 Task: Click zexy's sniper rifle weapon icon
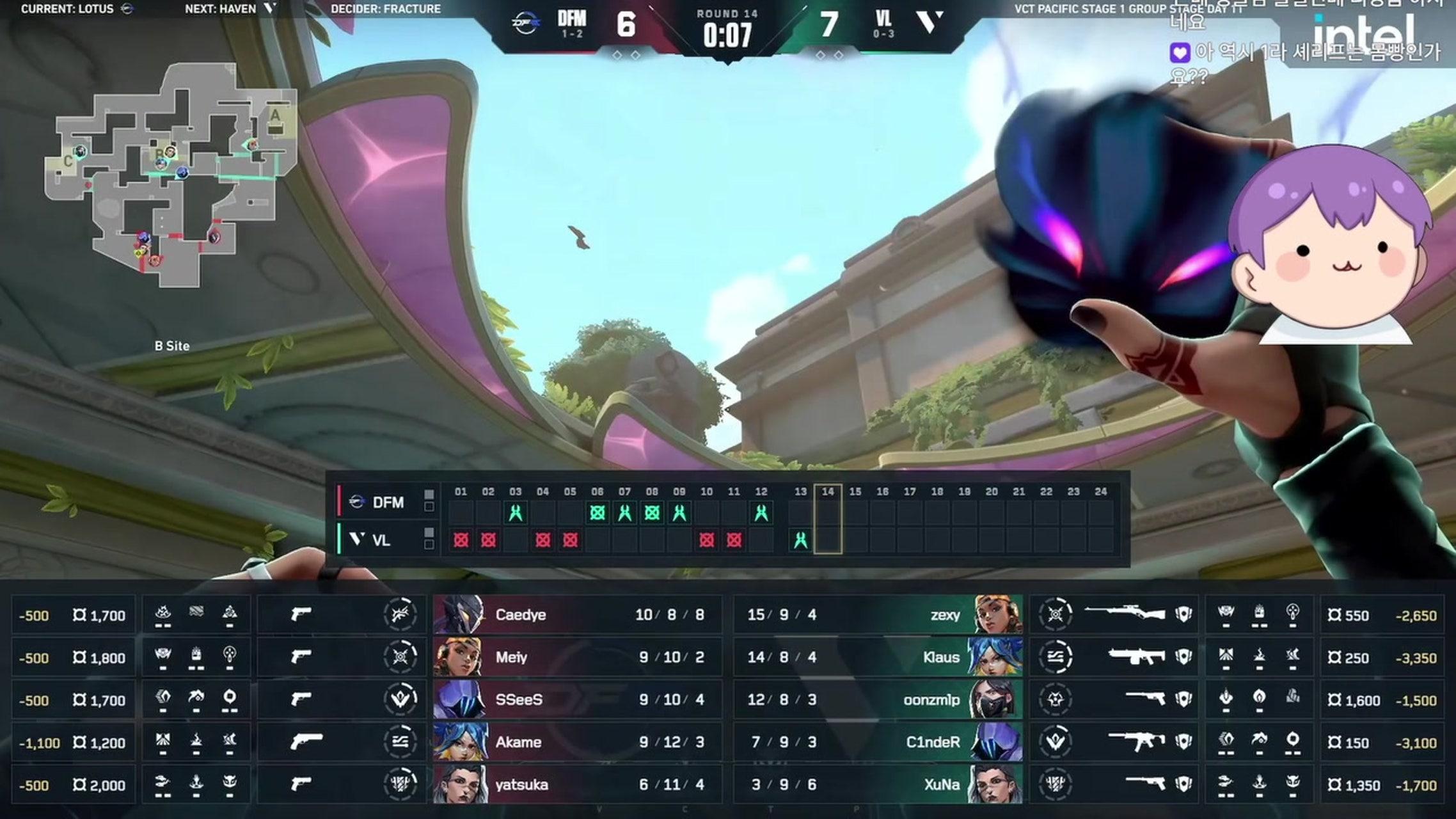point(1125,613)
